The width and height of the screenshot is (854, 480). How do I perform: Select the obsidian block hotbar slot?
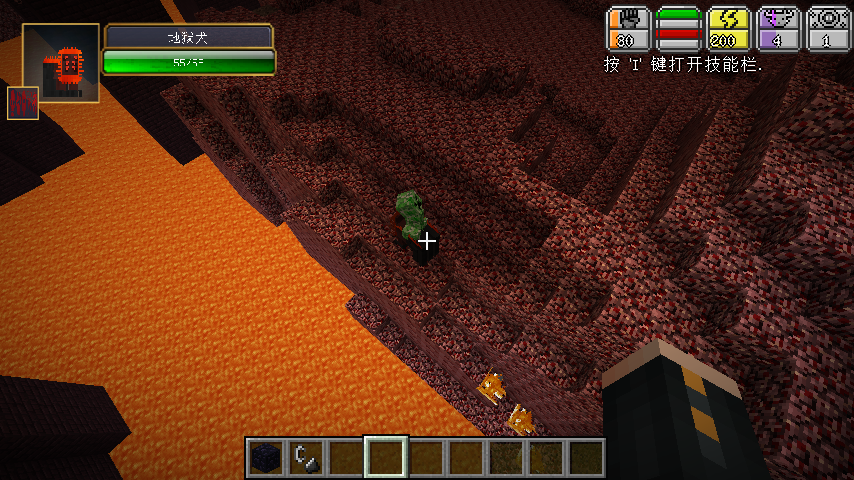point(265,458)
